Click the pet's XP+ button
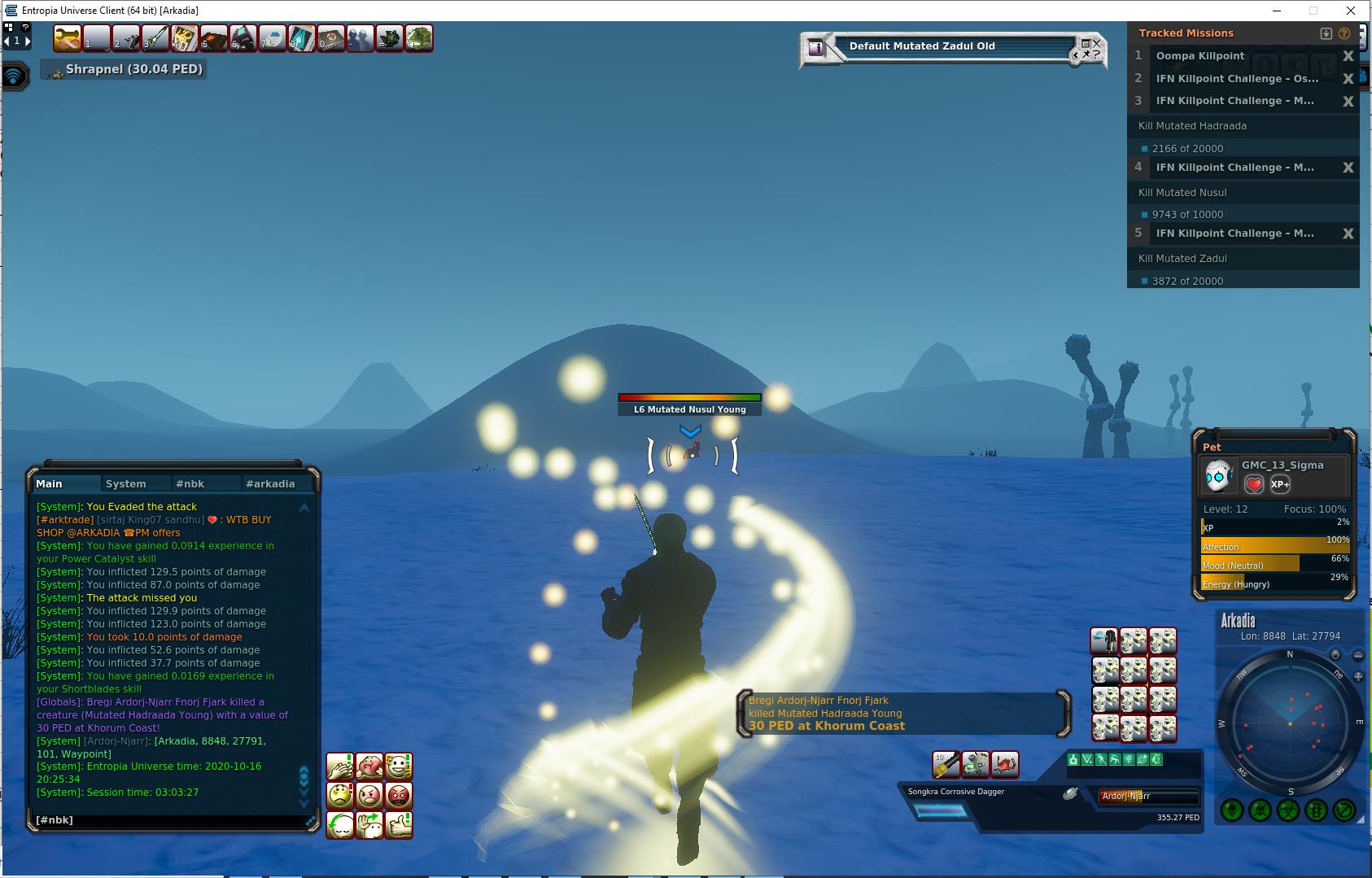The image size is (1372, 878). 1280,484
